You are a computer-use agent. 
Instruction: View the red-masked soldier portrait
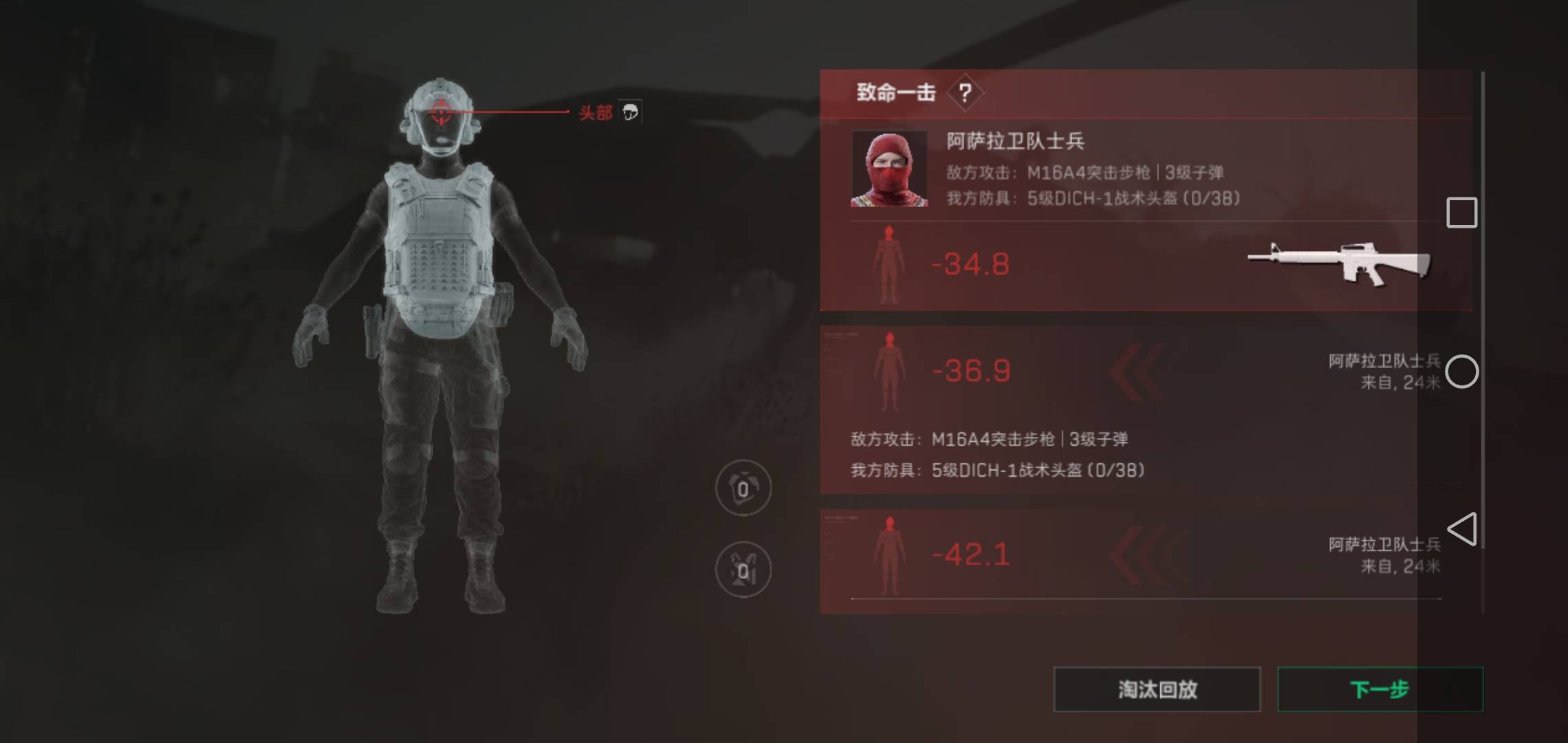pyautogui.click(x=889, y=169)
